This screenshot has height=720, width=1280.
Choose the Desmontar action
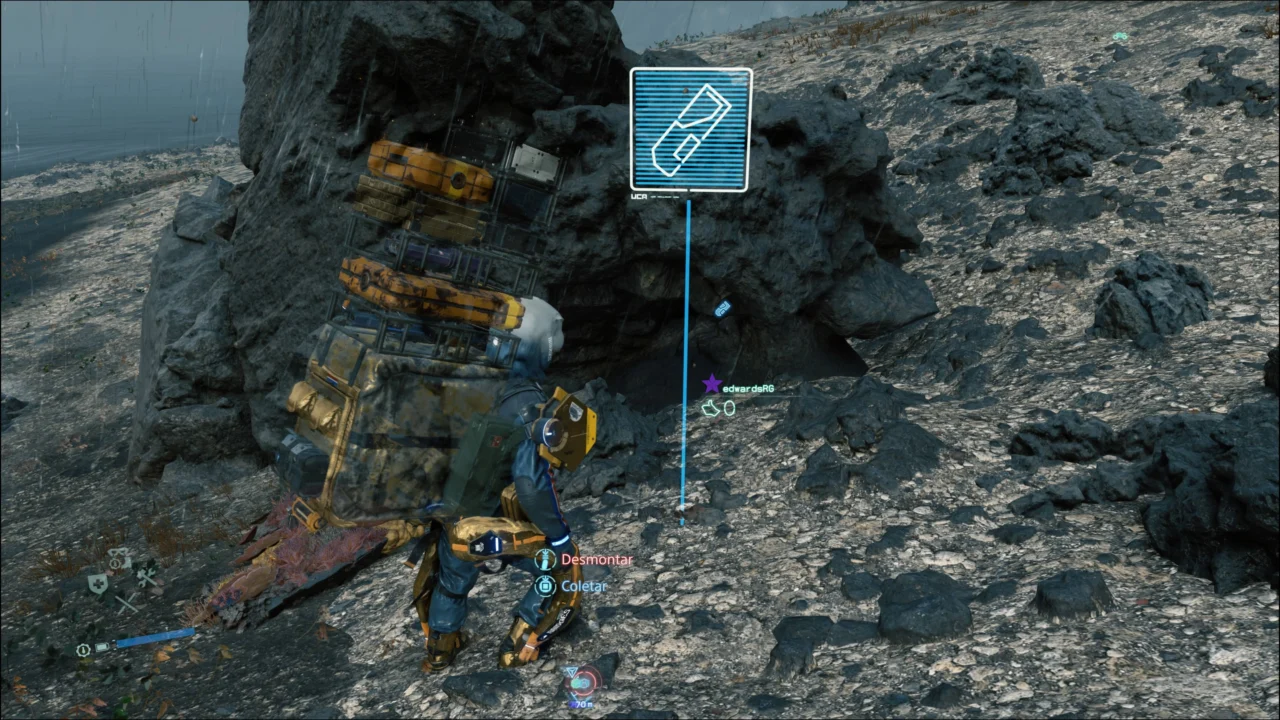coord(595,560)
